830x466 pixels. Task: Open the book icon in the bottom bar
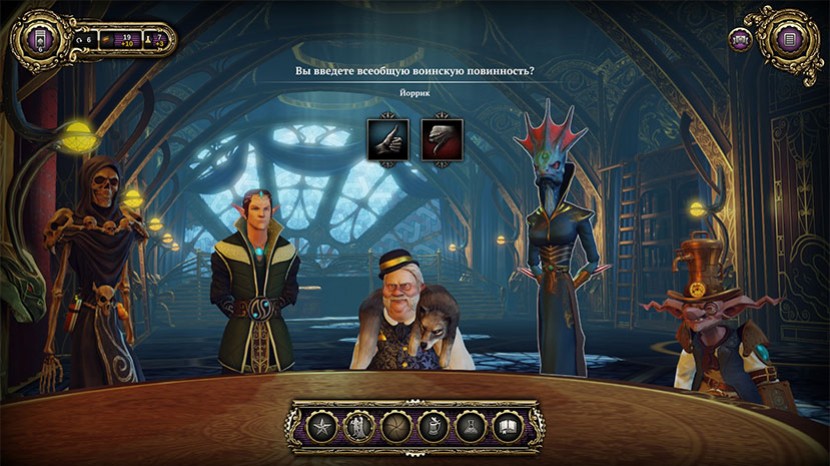[x=508, y=426]
